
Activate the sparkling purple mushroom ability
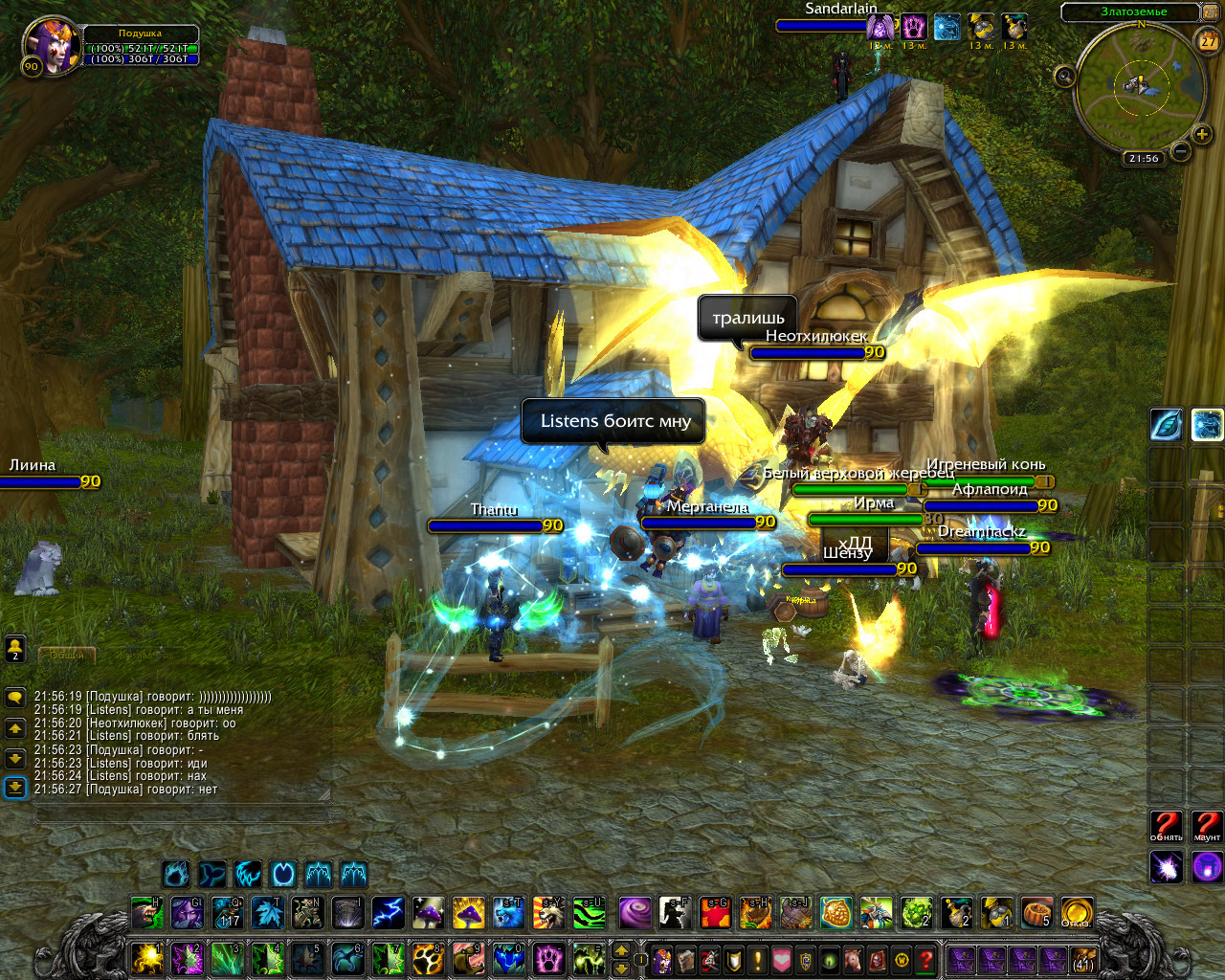pos(428,913)
